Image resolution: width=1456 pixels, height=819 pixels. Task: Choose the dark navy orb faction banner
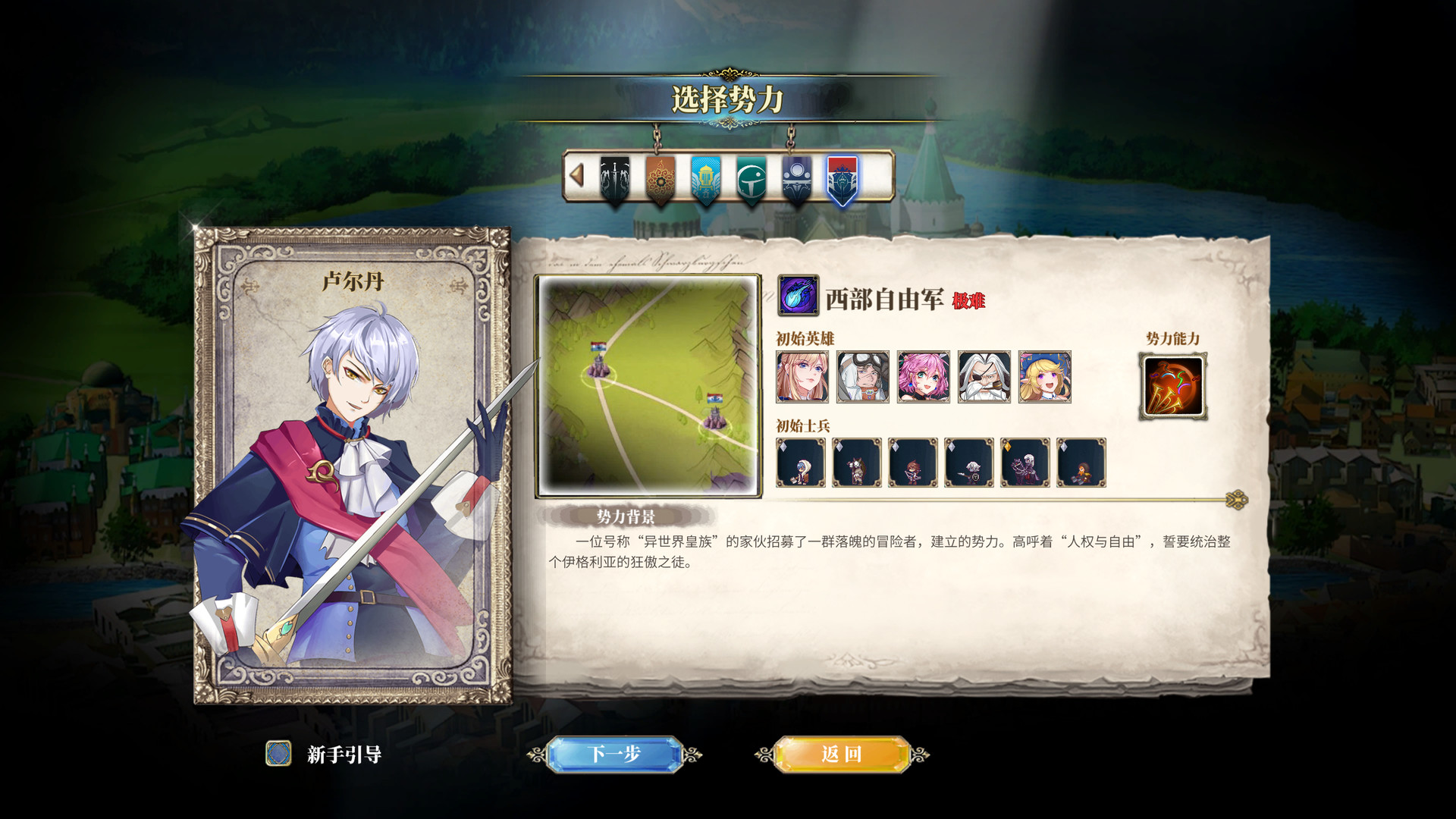(x=797, y=180)
